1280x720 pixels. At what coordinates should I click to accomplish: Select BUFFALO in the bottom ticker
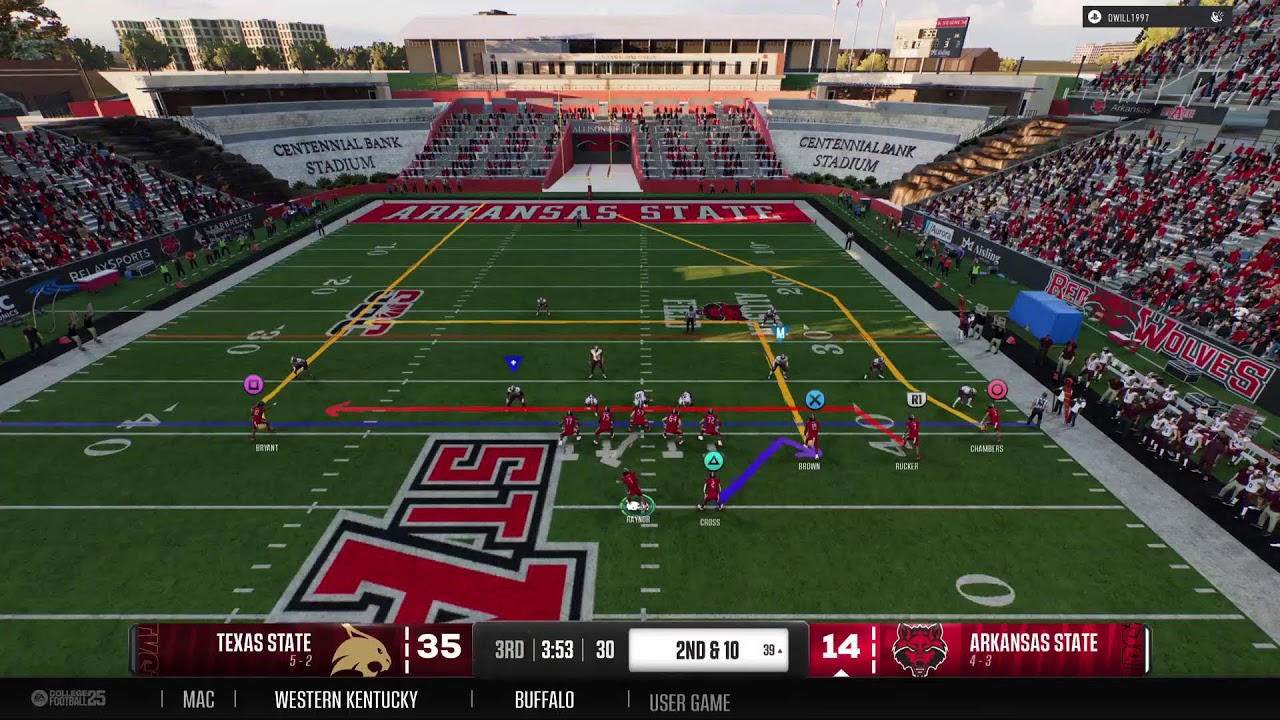click(x=541, y=700)
